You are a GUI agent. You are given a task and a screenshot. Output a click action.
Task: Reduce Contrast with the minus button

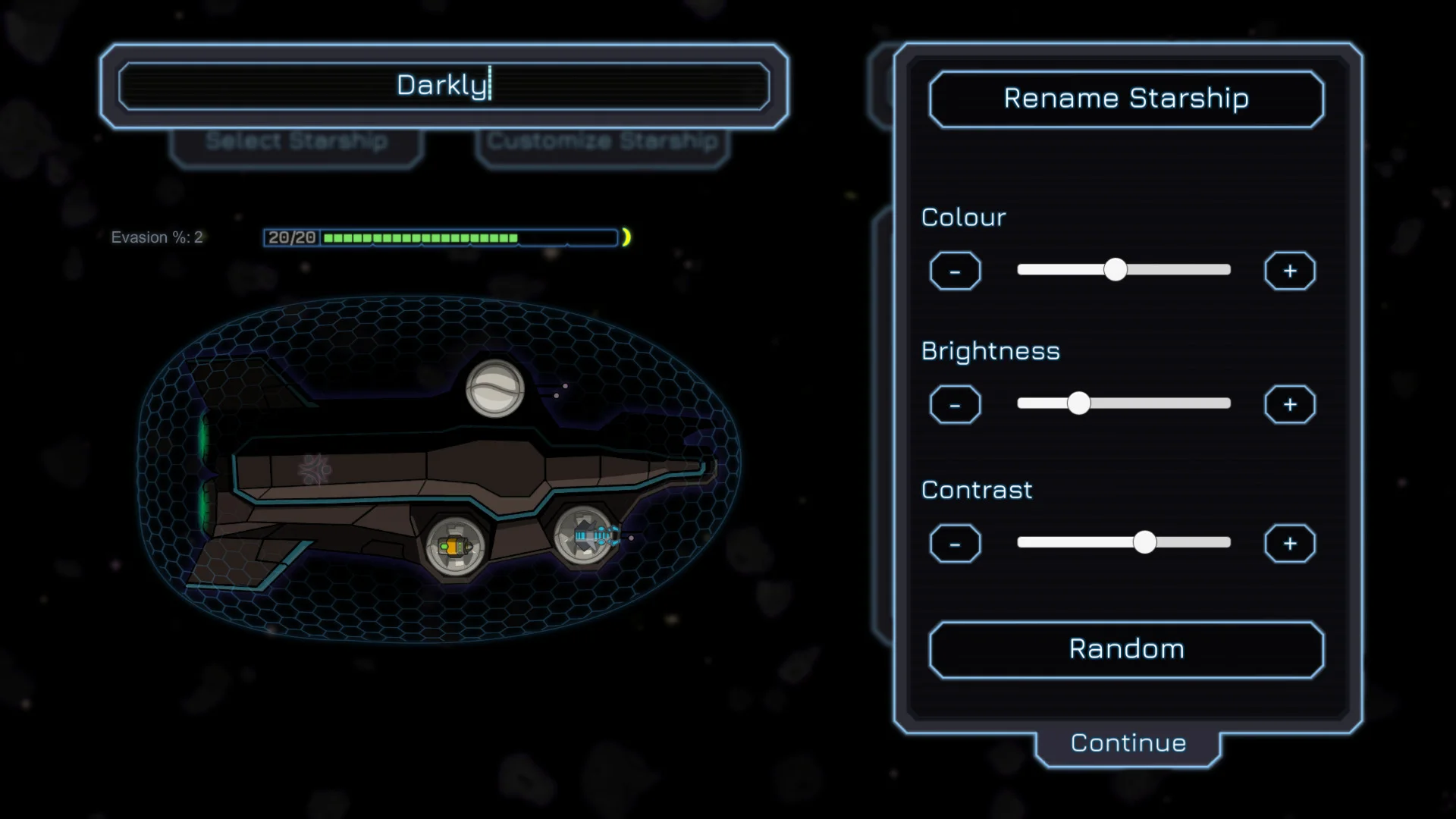[x=955, y=544]
